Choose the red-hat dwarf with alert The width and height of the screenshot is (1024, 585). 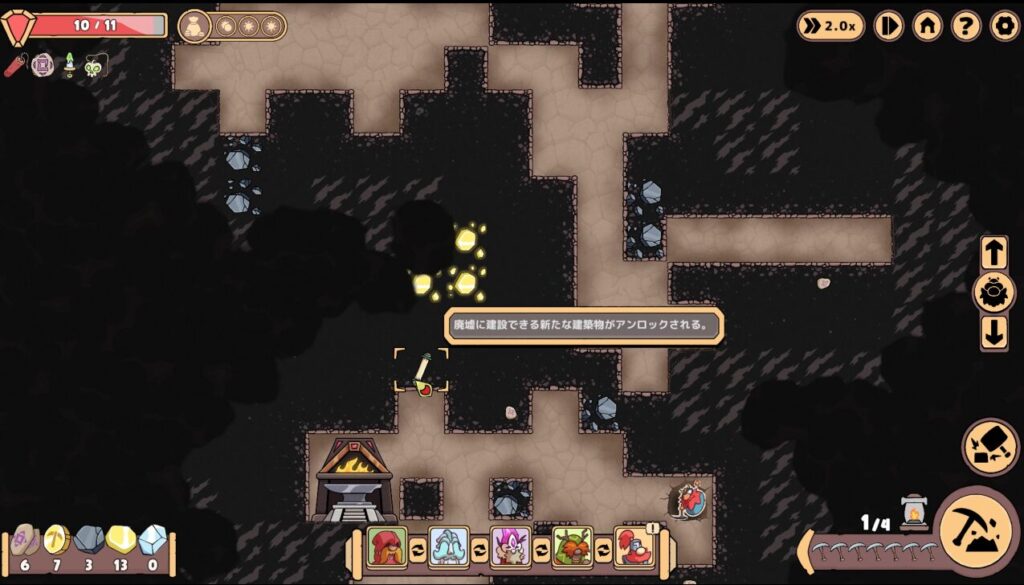pos(634,547)
